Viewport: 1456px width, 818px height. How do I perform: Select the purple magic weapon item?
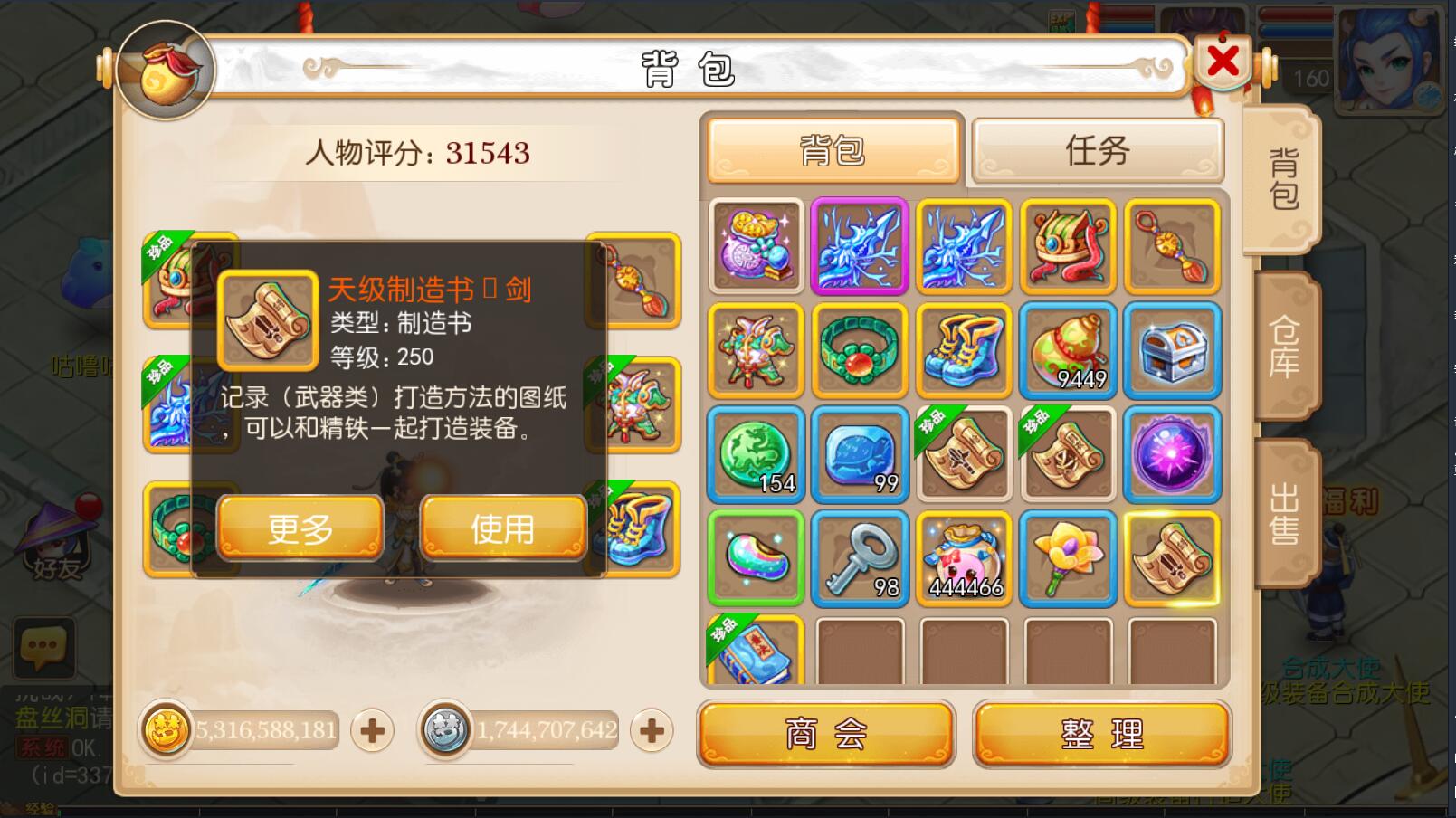[x=859, y=246]
